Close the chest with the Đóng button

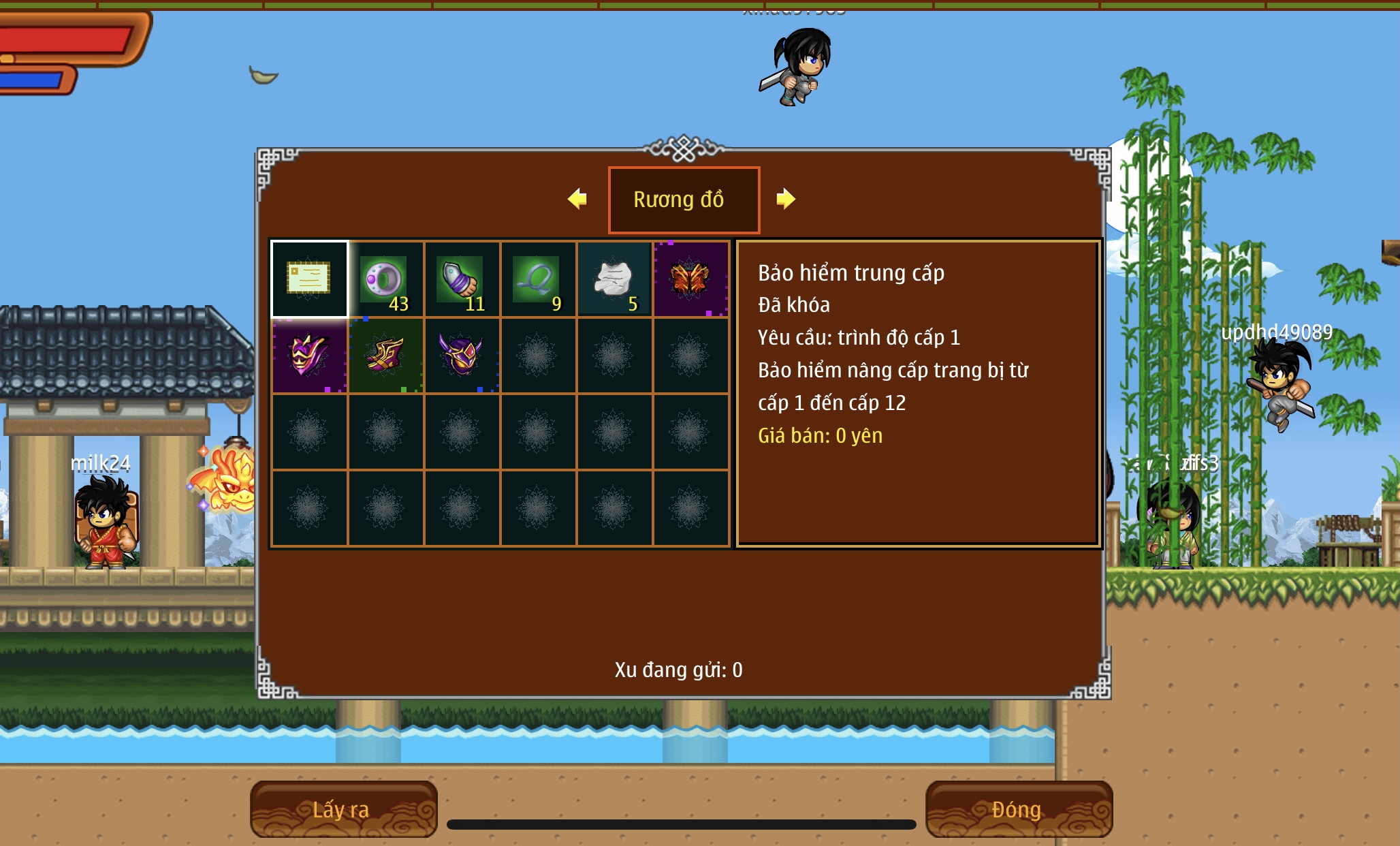[x=1018, y=809]
